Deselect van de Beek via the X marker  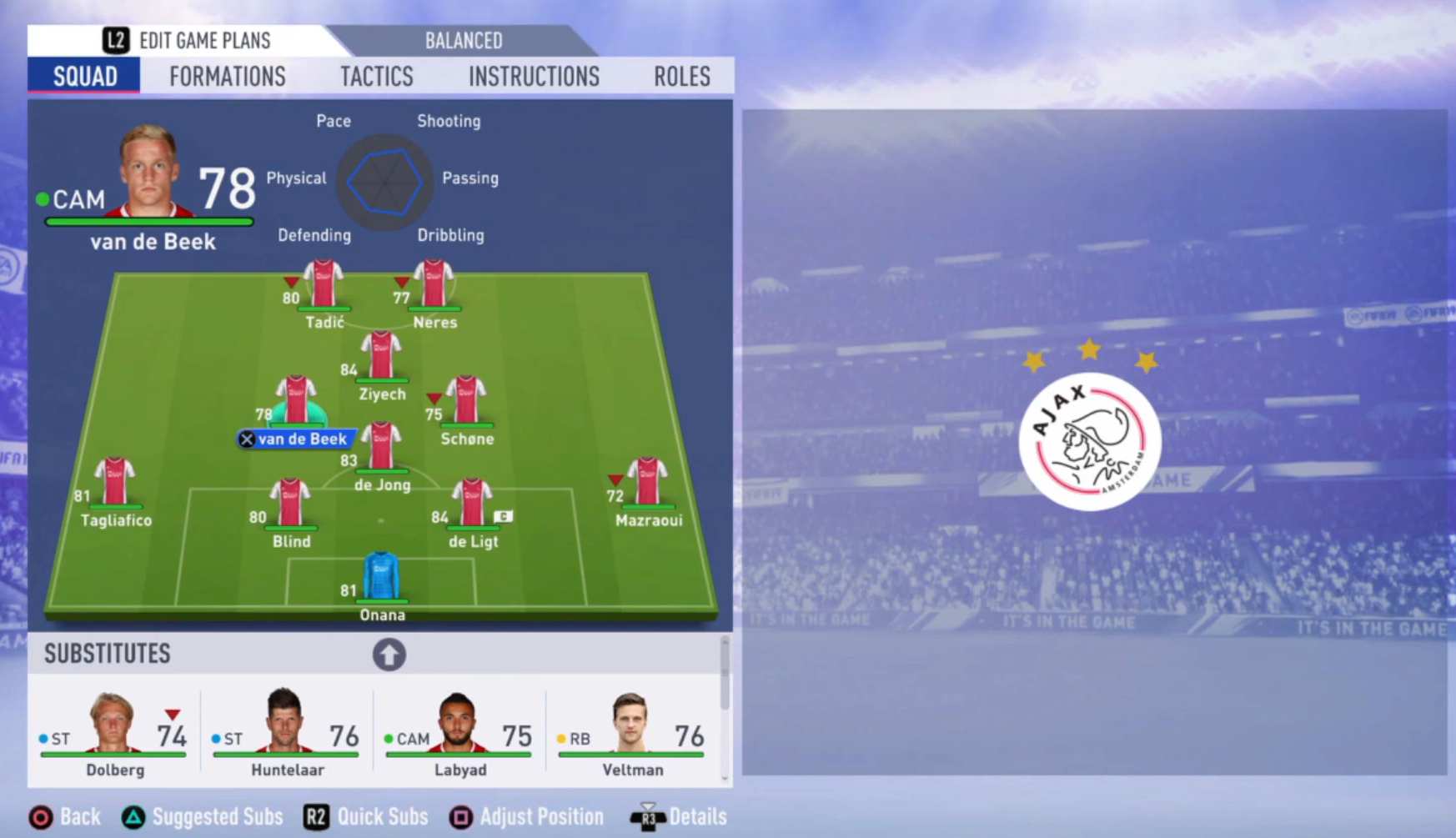[x=245, y=439]
